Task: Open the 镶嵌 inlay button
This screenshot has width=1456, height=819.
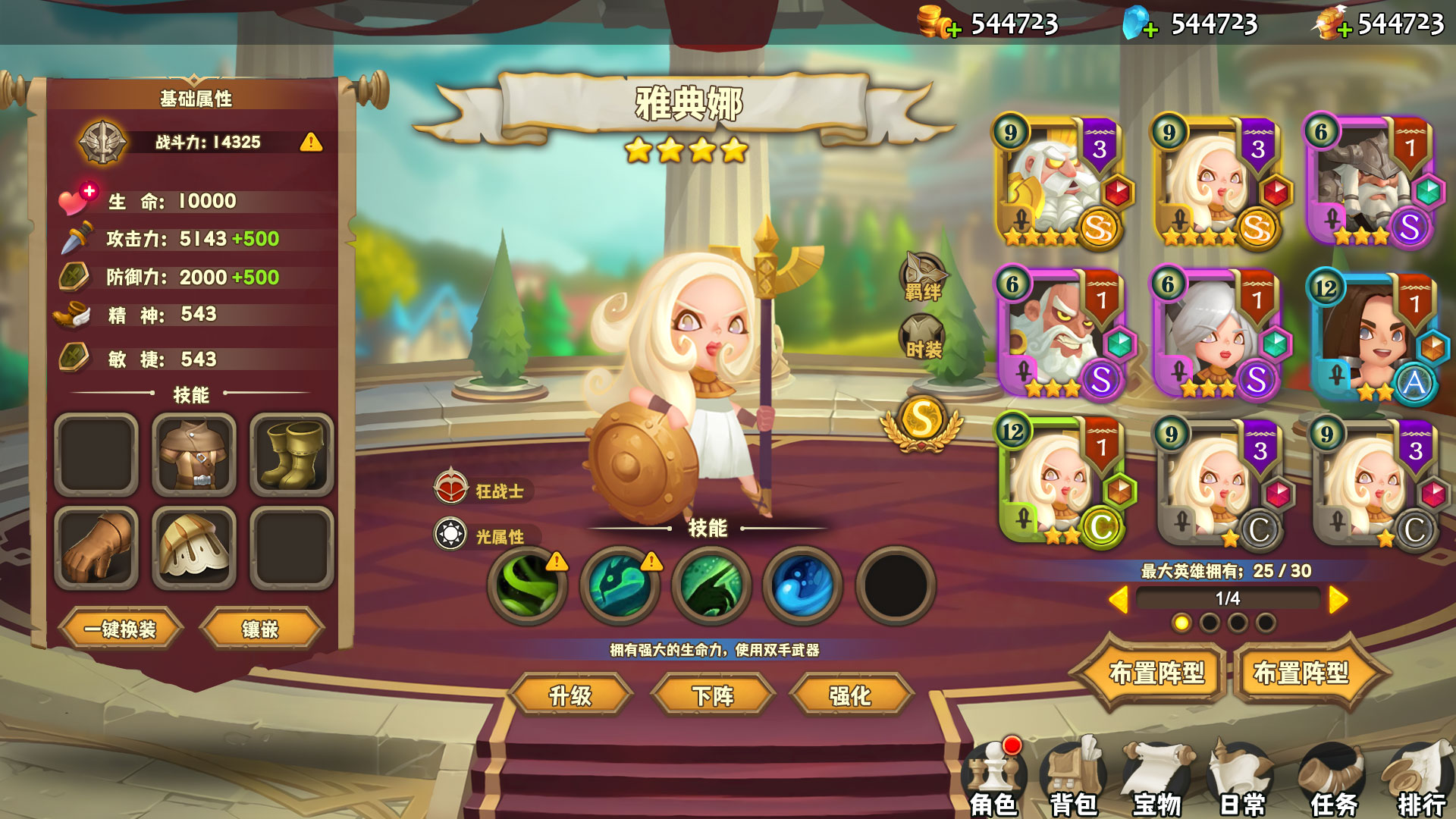Action: [x=260, y=629]
